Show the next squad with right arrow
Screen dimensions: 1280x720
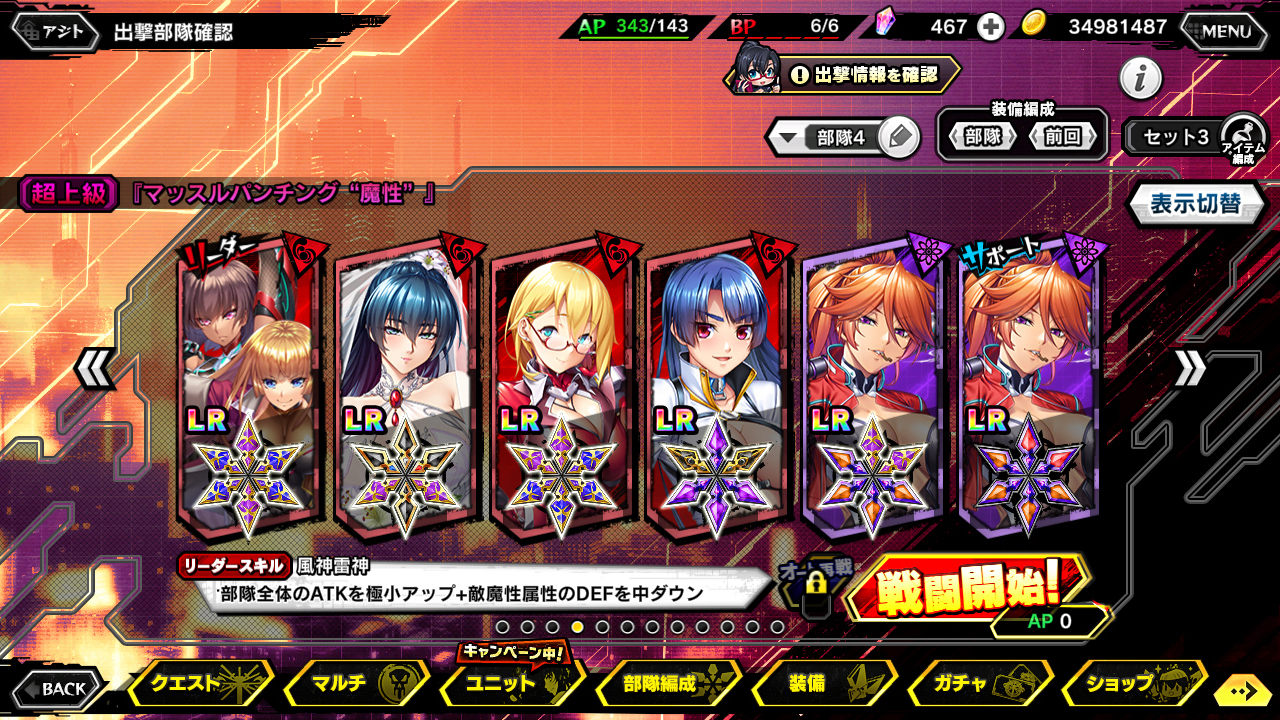[1190, 370]
